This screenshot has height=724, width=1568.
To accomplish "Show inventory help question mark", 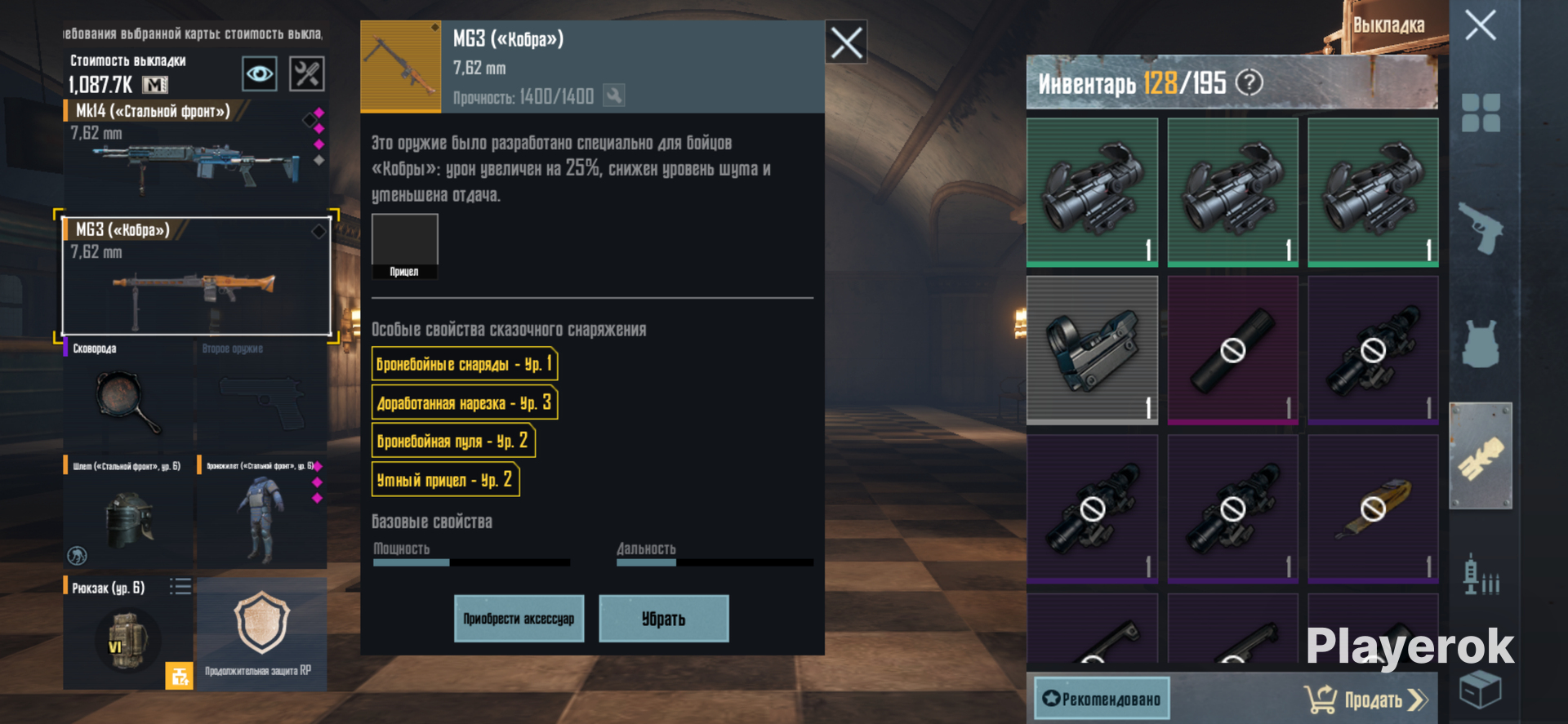I will (x=1249, y=82).
